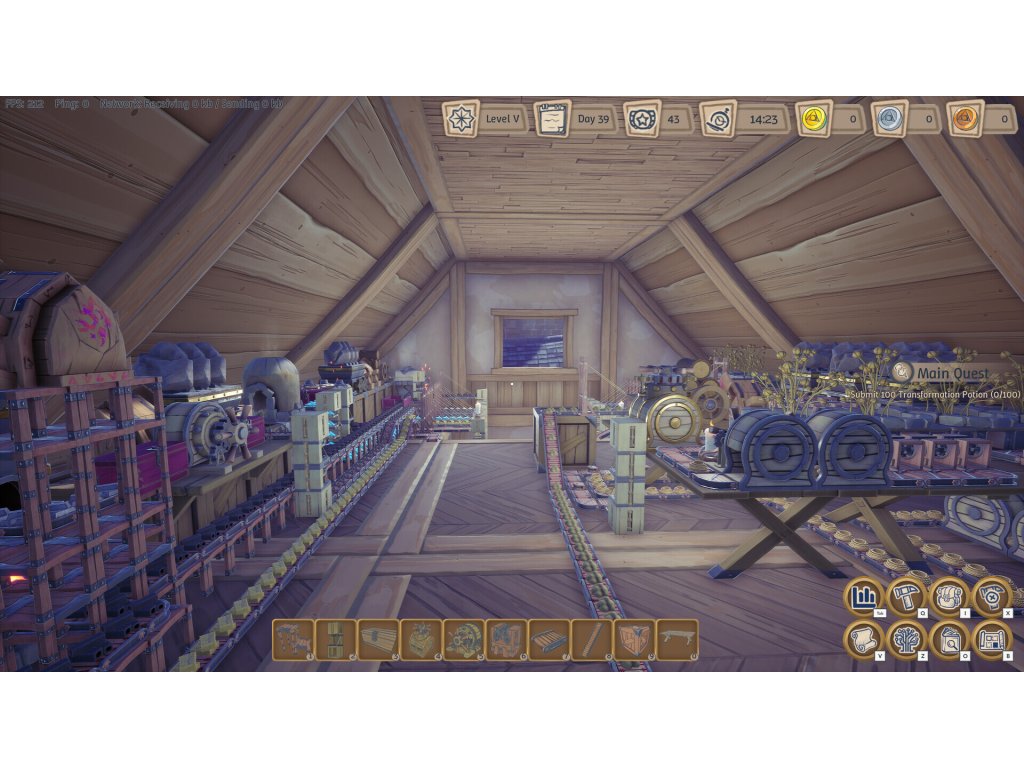1024x768 pixels.
Task: Select the treasure chest in hotbar slot 3
Action: point(378,640)
